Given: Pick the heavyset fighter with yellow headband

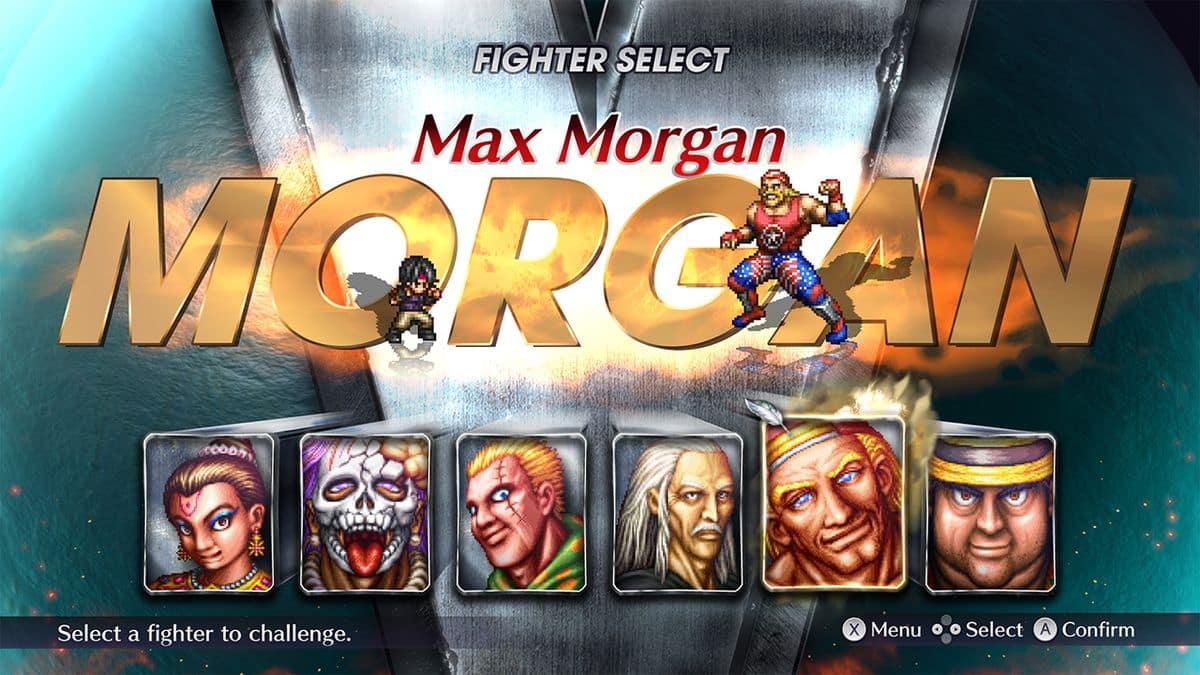Looking at the screenshot, I should tap(990, 513).
